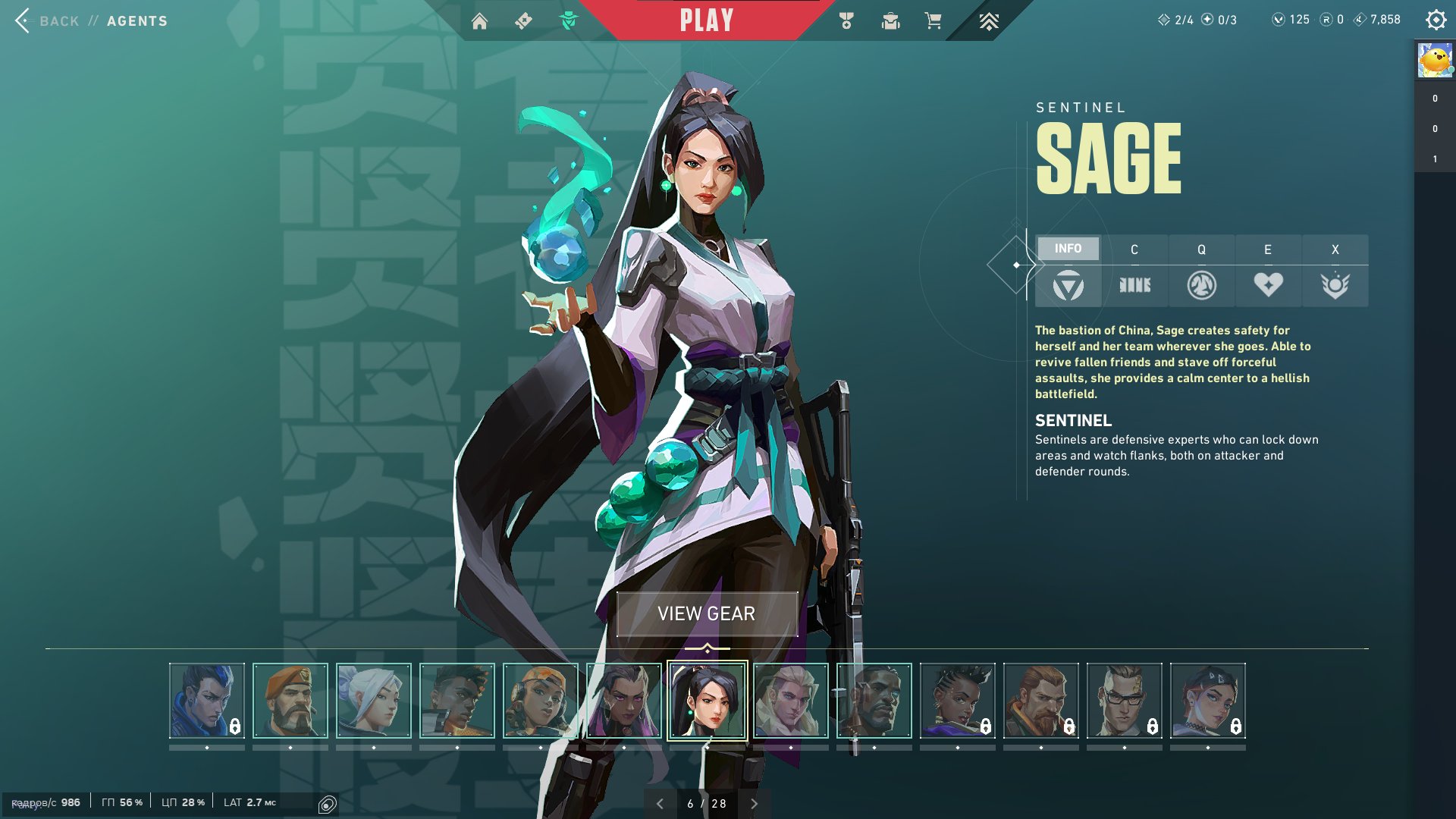This screenshot has width=1456, height=819.
Task: Go back to the previous screen
Action: pos(23,20)
